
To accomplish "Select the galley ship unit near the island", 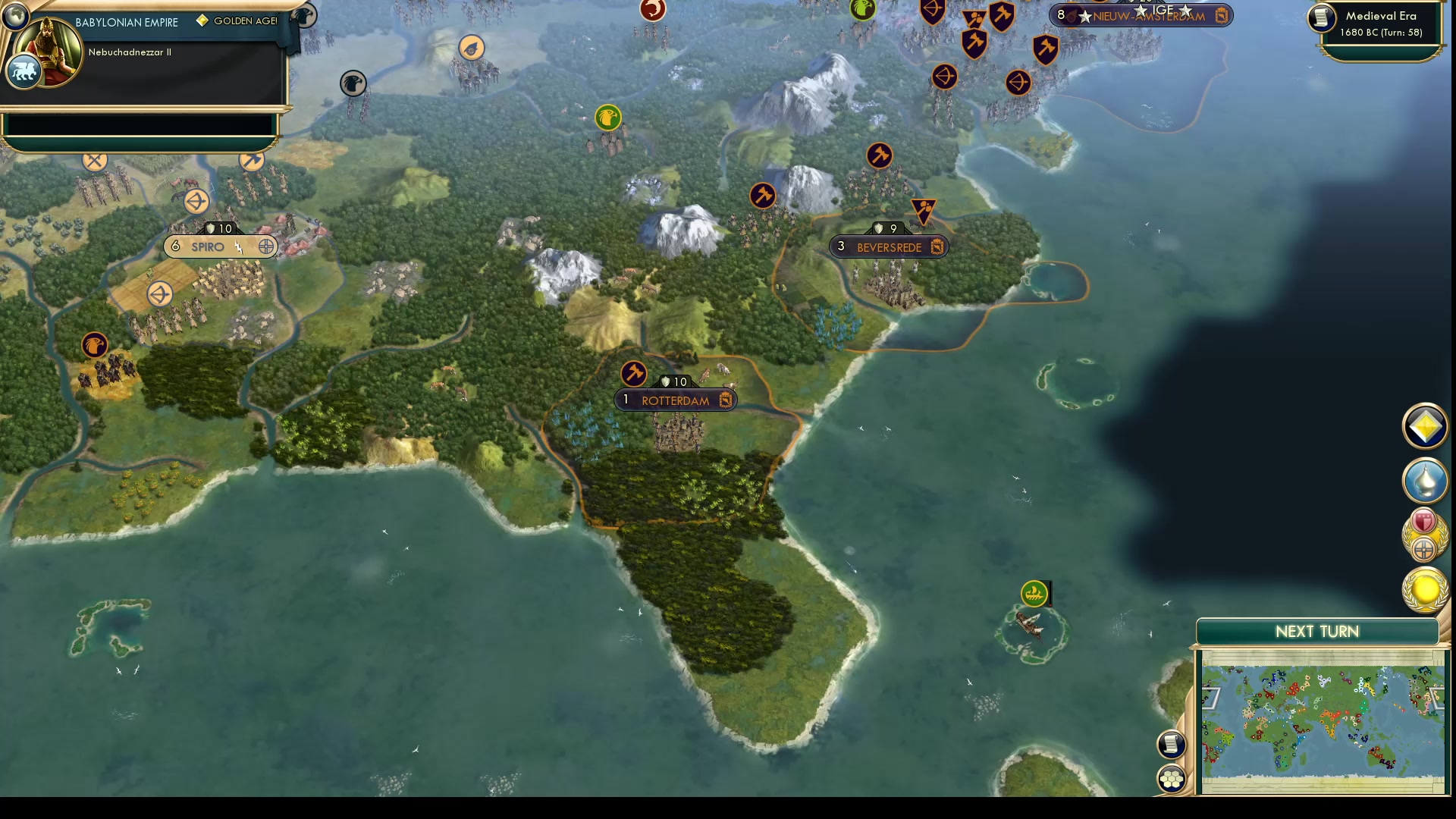I will (1033, 595).
